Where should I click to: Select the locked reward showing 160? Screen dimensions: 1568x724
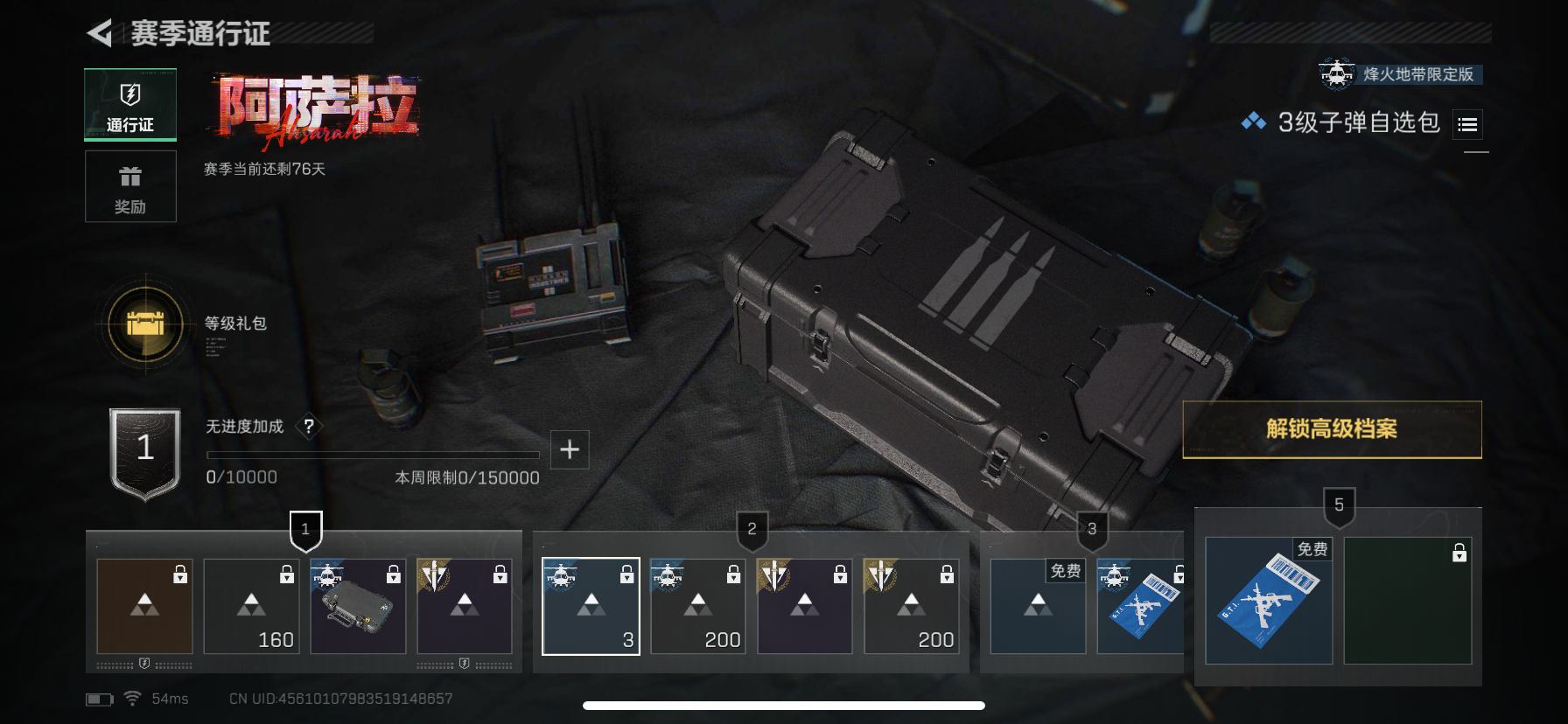251,607
